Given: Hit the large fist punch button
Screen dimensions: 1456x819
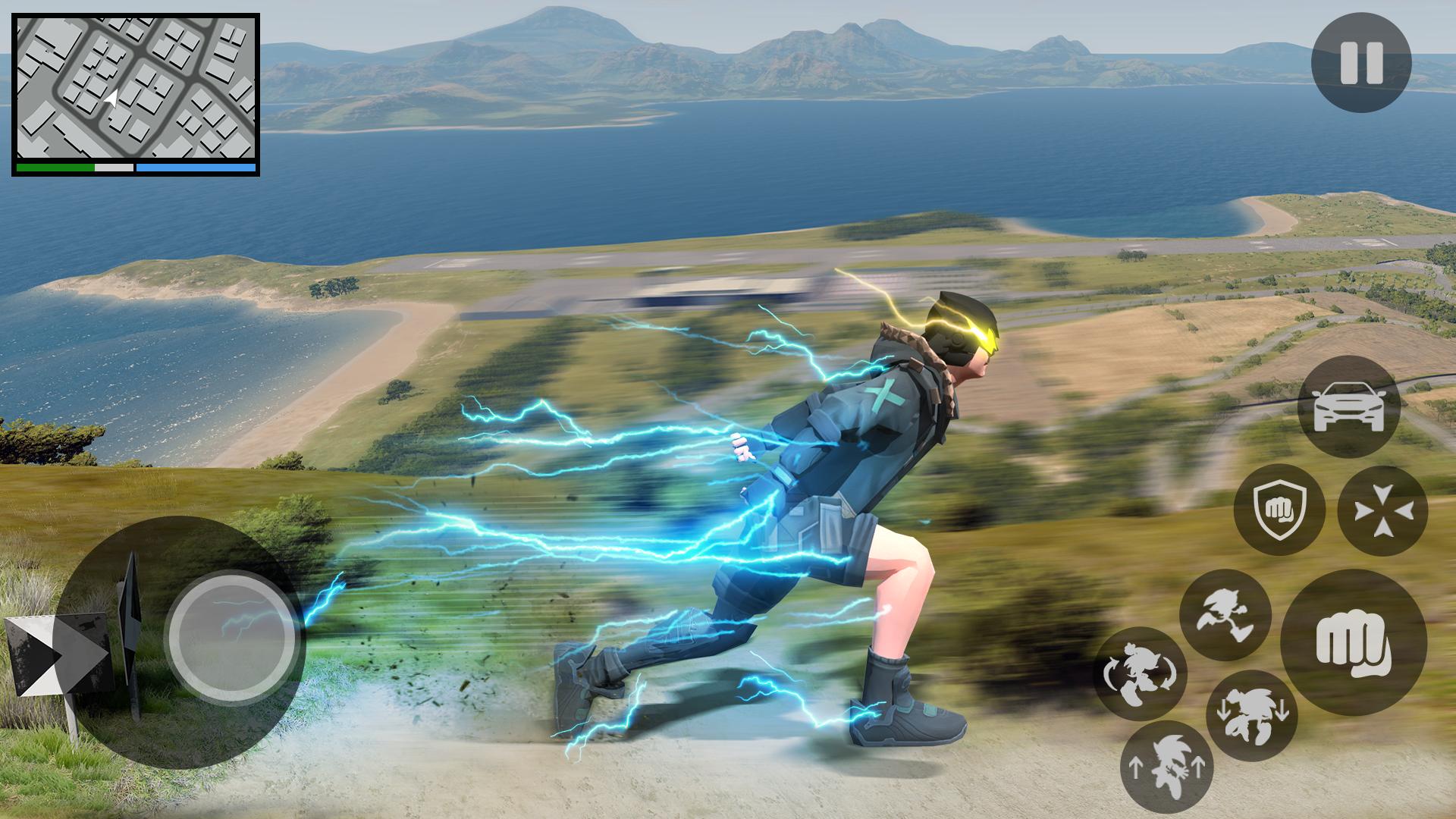Looking at the screenshot, I should pos(1354,642).
